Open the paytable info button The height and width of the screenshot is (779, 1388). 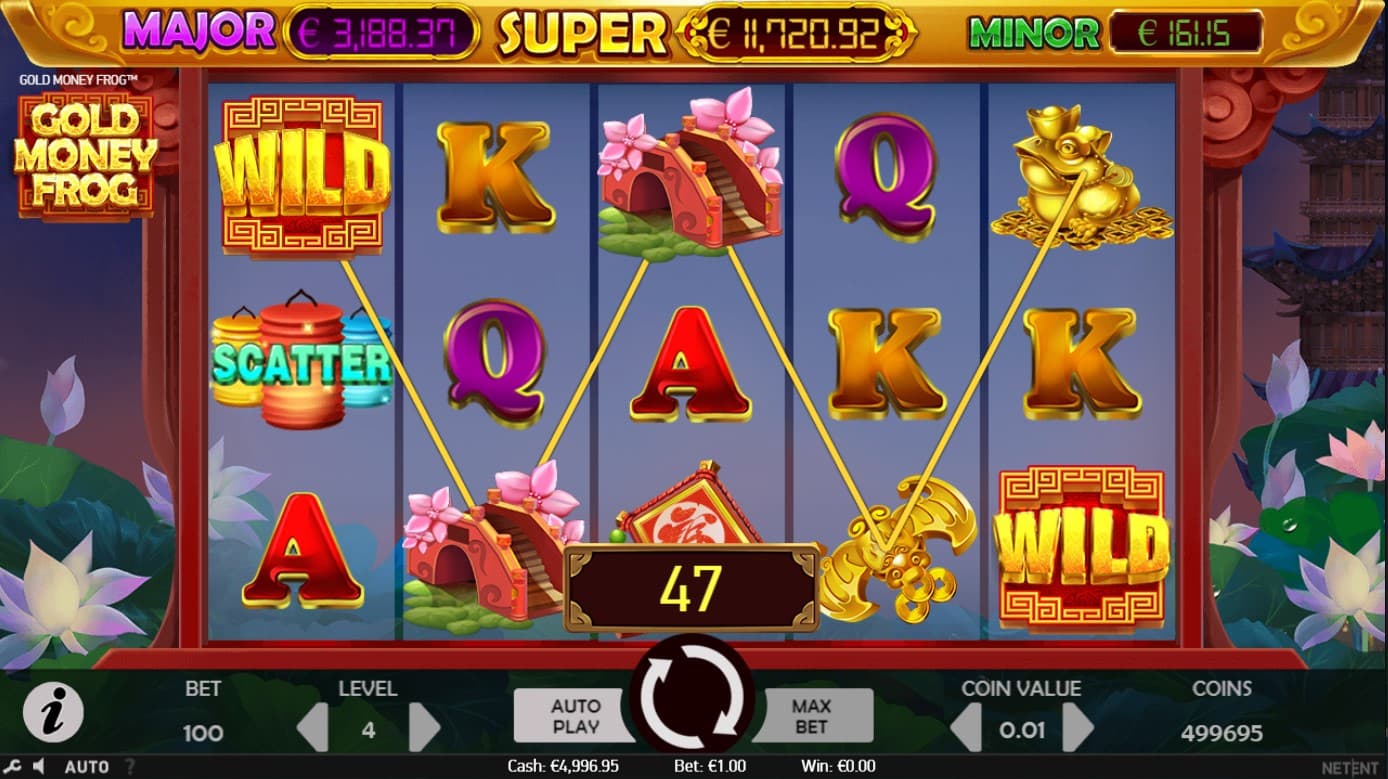pos(53,714)
